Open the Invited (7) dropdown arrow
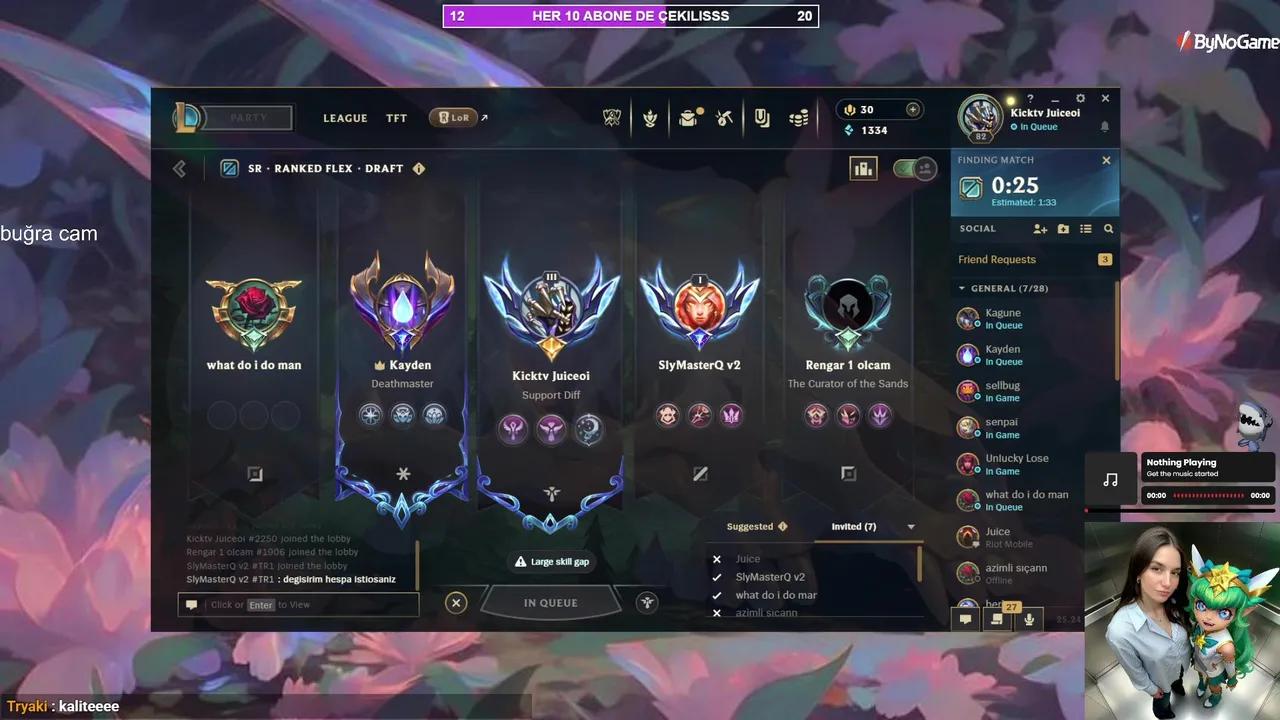This screenshot has width=1280, height=720. (x=910, y=526)
